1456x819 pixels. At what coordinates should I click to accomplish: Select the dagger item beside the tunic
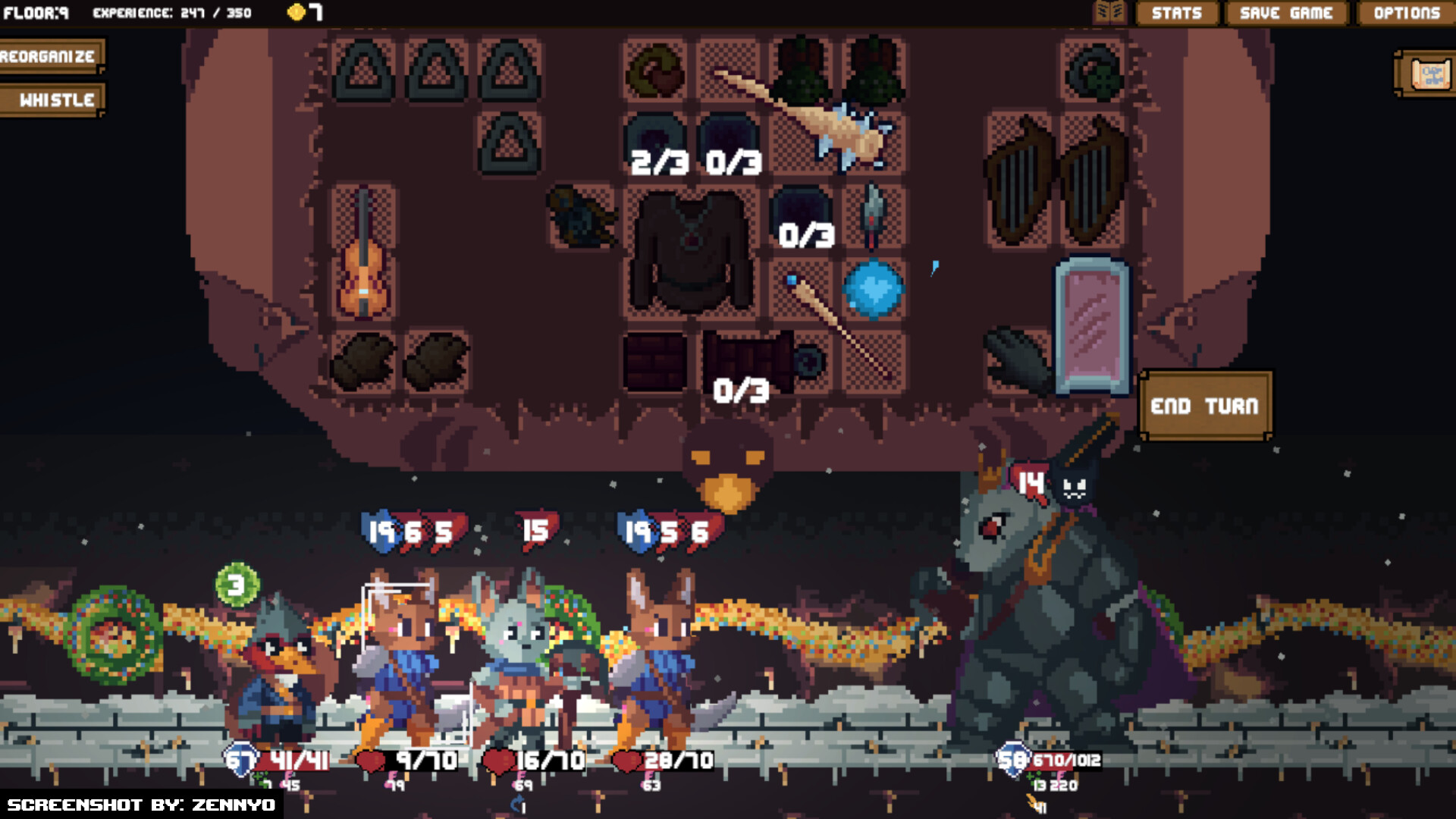click(x=874, y=216)
